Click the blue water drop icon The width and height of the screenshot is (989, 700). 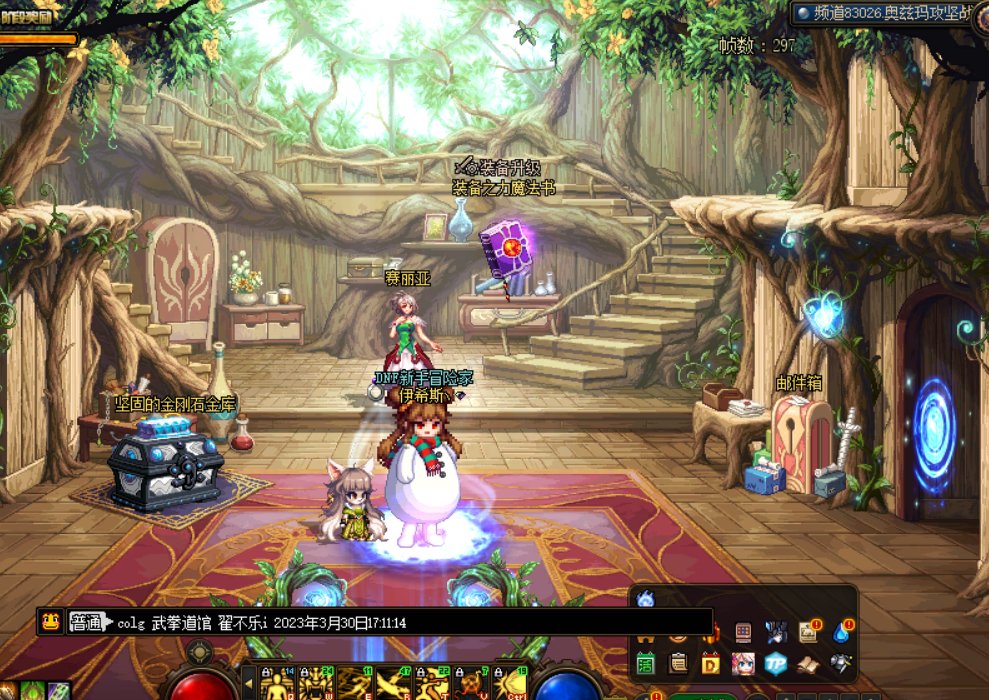841,631
